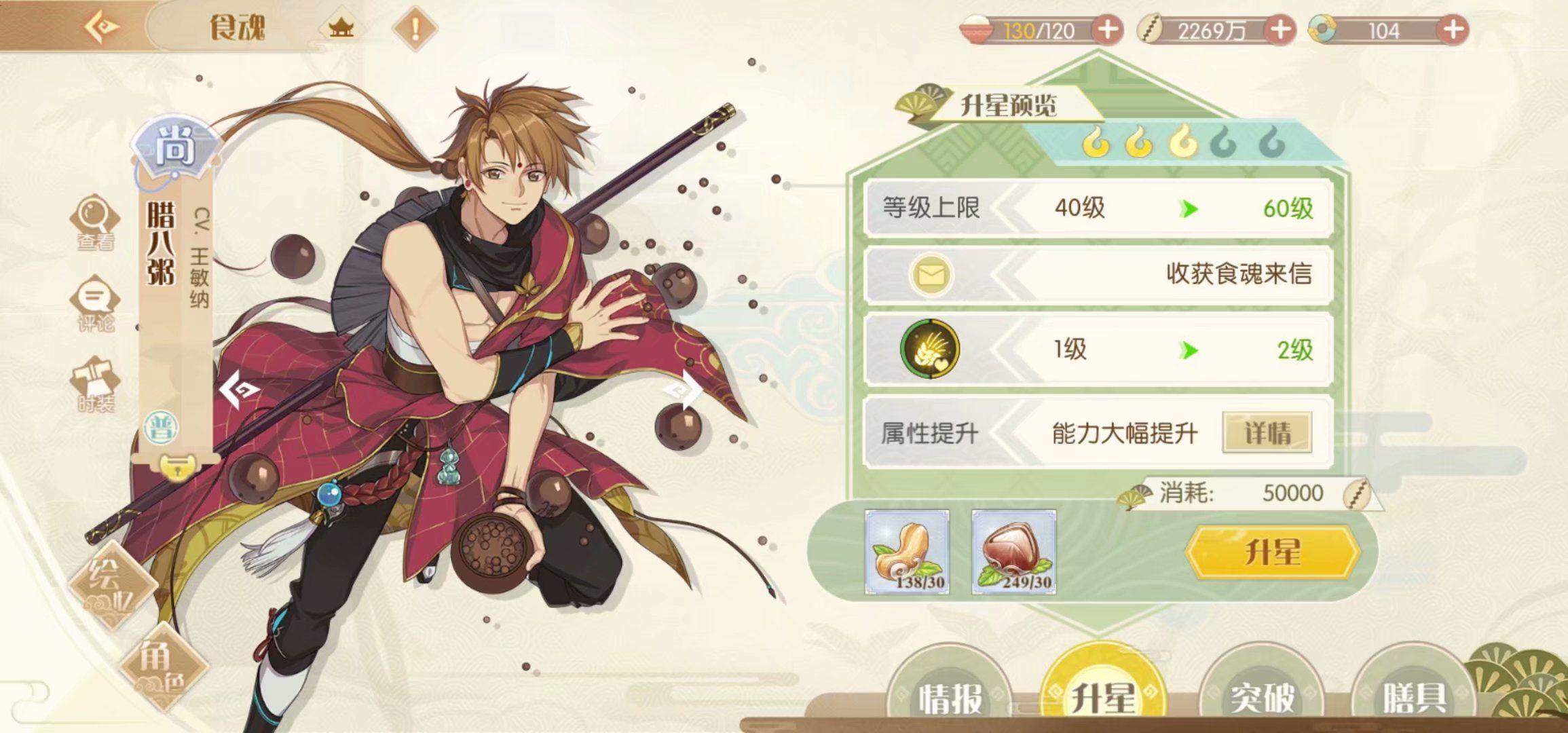Confirm the yellow 升星 star-up button
Image resolution: width=1568 pixels, height=733 pixels.
tap(1273, 552)
